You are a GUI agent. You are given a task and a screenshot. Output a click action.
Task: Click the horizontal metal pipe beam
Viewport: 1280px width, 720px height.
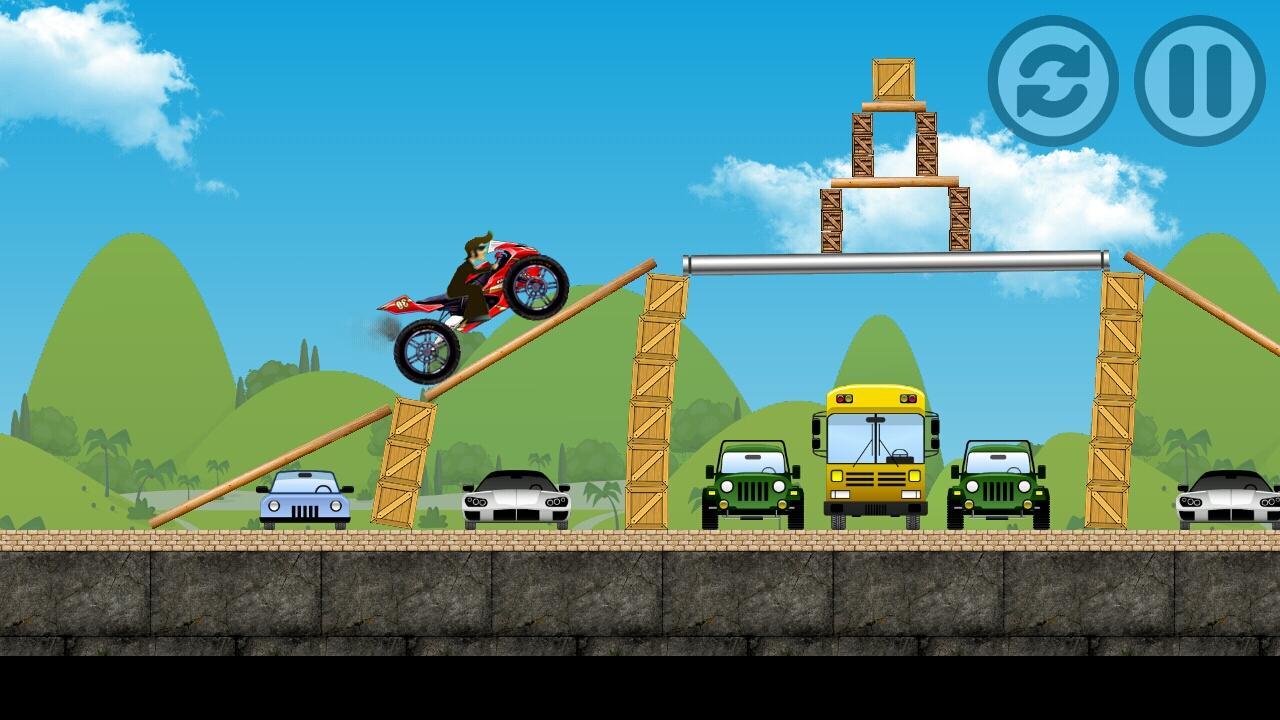[895, 260]
